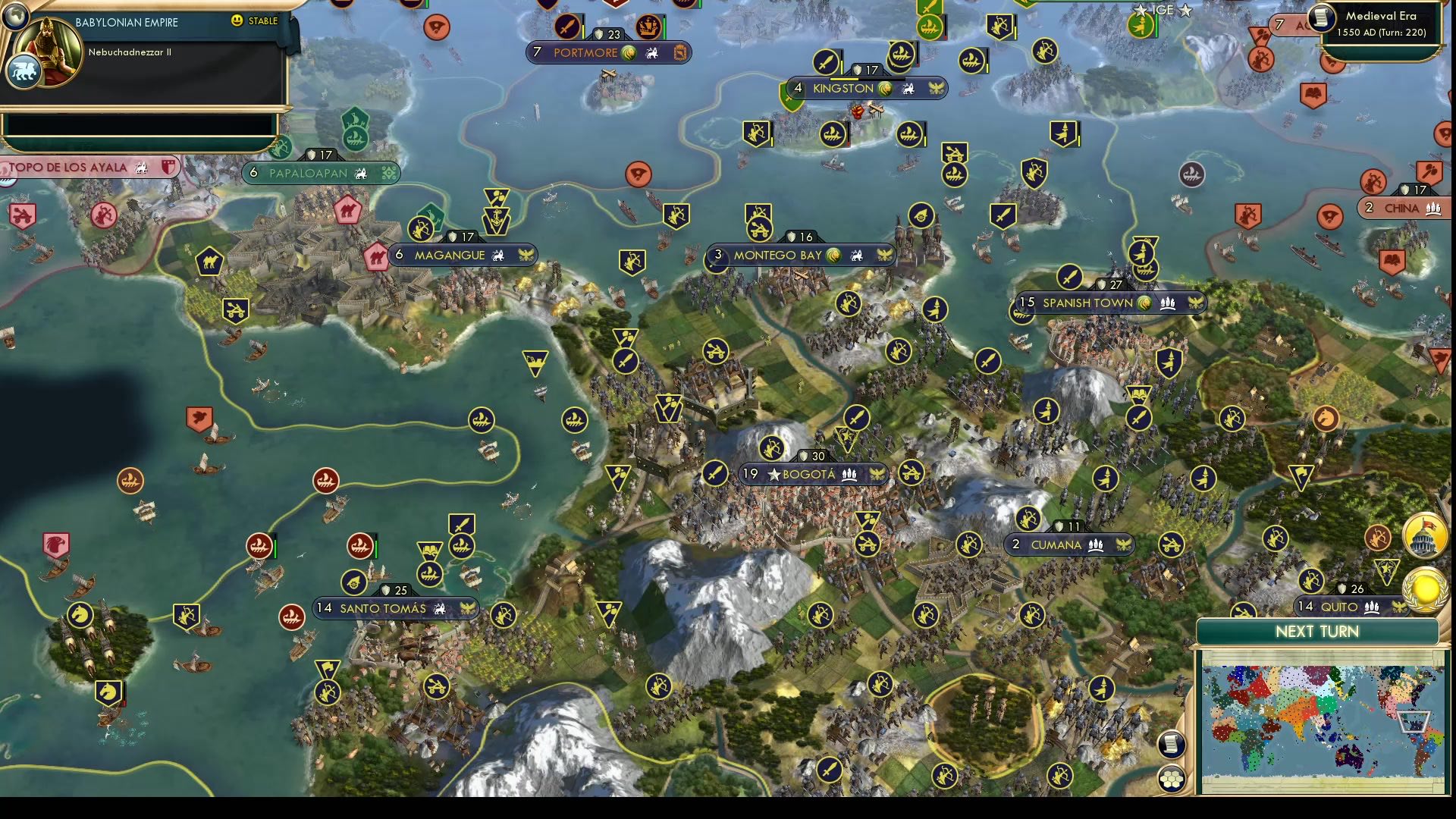Screen dimensions: 1456x819
Task: Open Bogotá's city banner details
Action: click(x=811, y=473)
